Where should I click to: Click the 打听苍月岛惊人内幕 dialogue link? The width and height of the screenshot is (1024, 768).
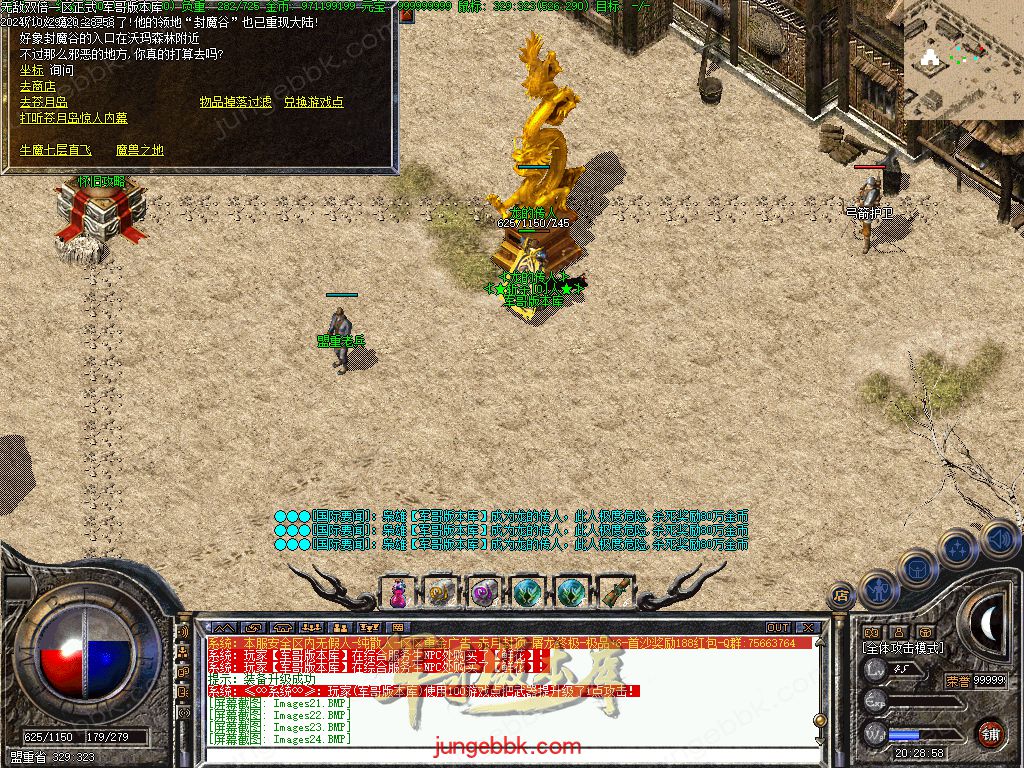point(74,118)
